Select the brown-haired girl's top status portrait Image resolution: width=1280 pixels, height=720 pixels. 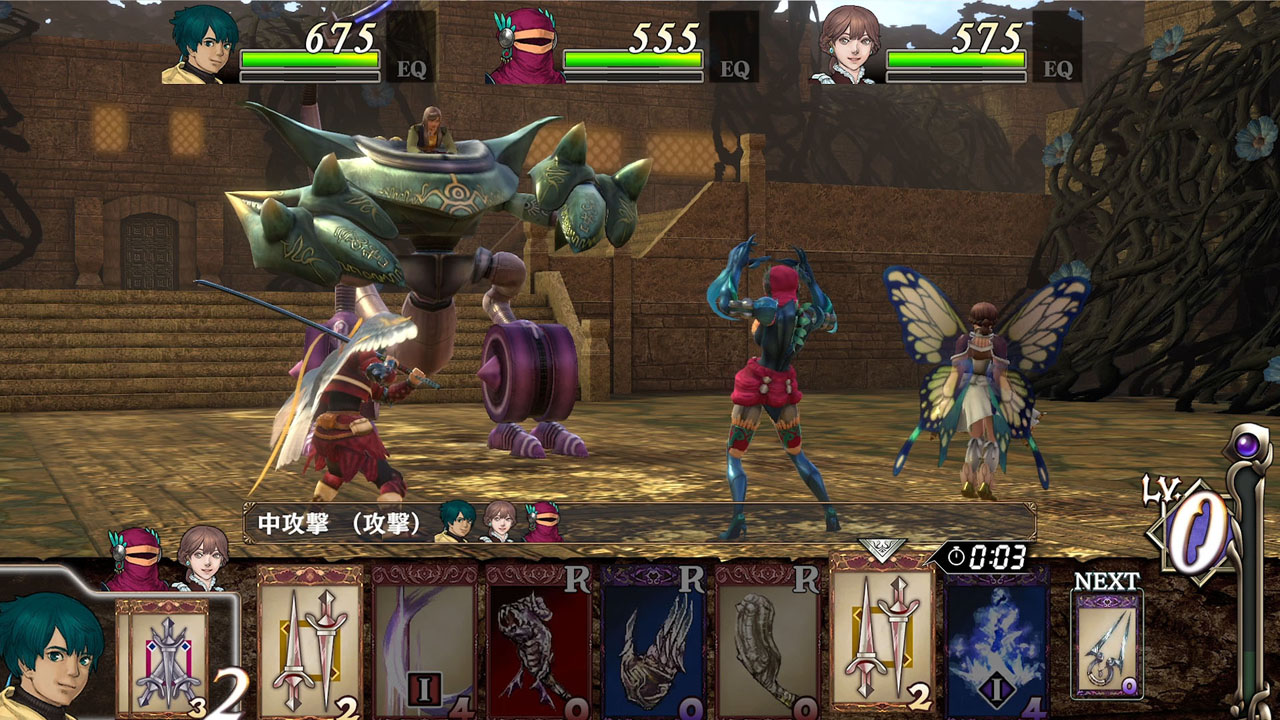848,46
